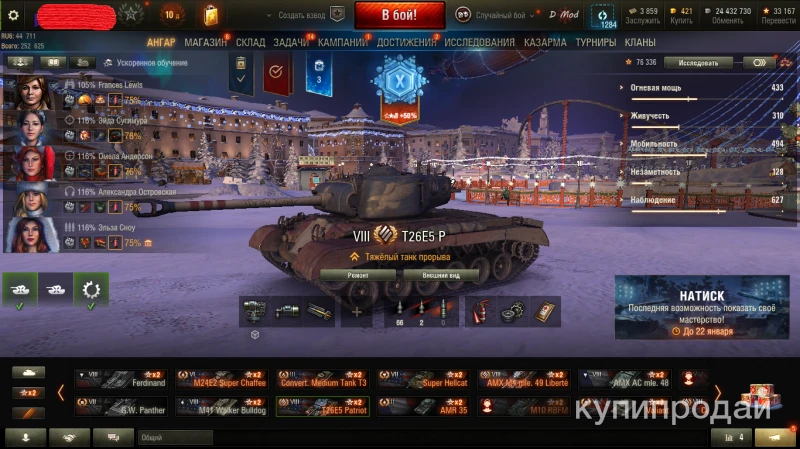The height and width of the screenshot is (449, 800).
Task: Open the СКЛАД tab
Action: coord(250,43)
